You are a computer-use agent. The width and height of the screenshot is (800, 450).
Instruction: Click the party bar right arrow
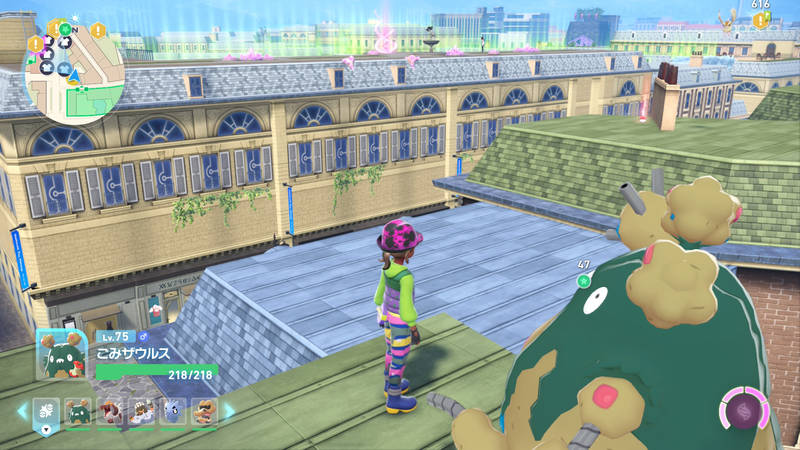228,410
